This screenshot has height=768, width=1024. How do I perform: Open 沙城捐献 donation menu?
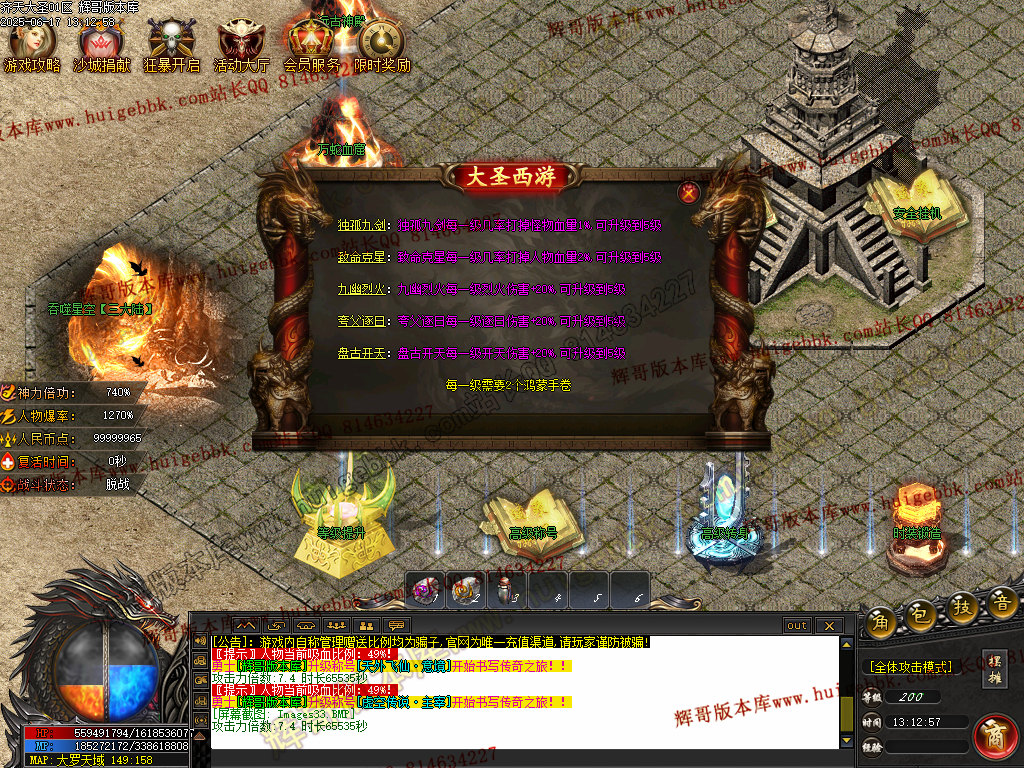pos(102,46)
